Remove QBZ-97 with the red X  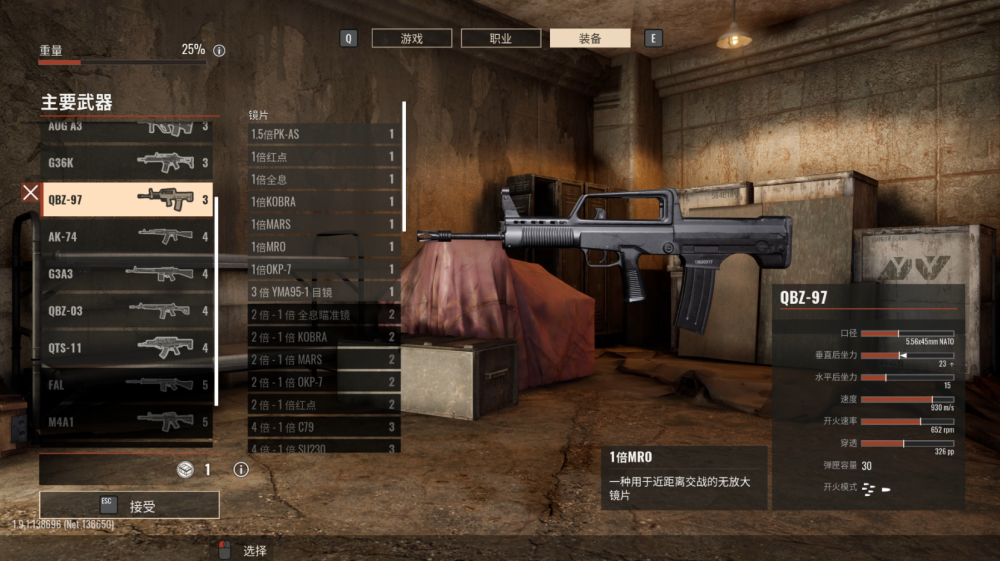[31, 192]
